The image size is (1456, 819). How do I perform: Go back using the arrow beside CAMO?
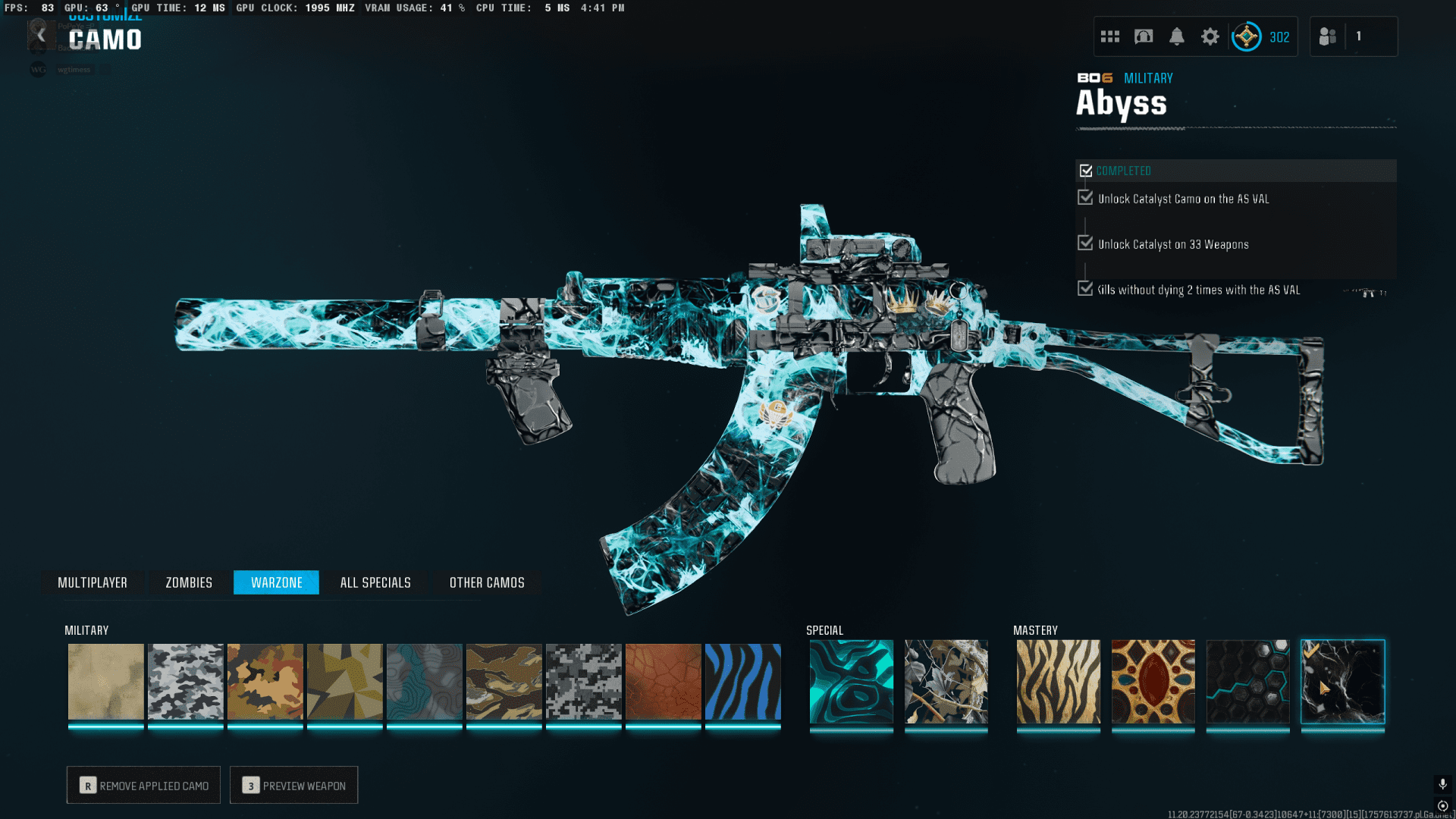(x=41, y=36)
